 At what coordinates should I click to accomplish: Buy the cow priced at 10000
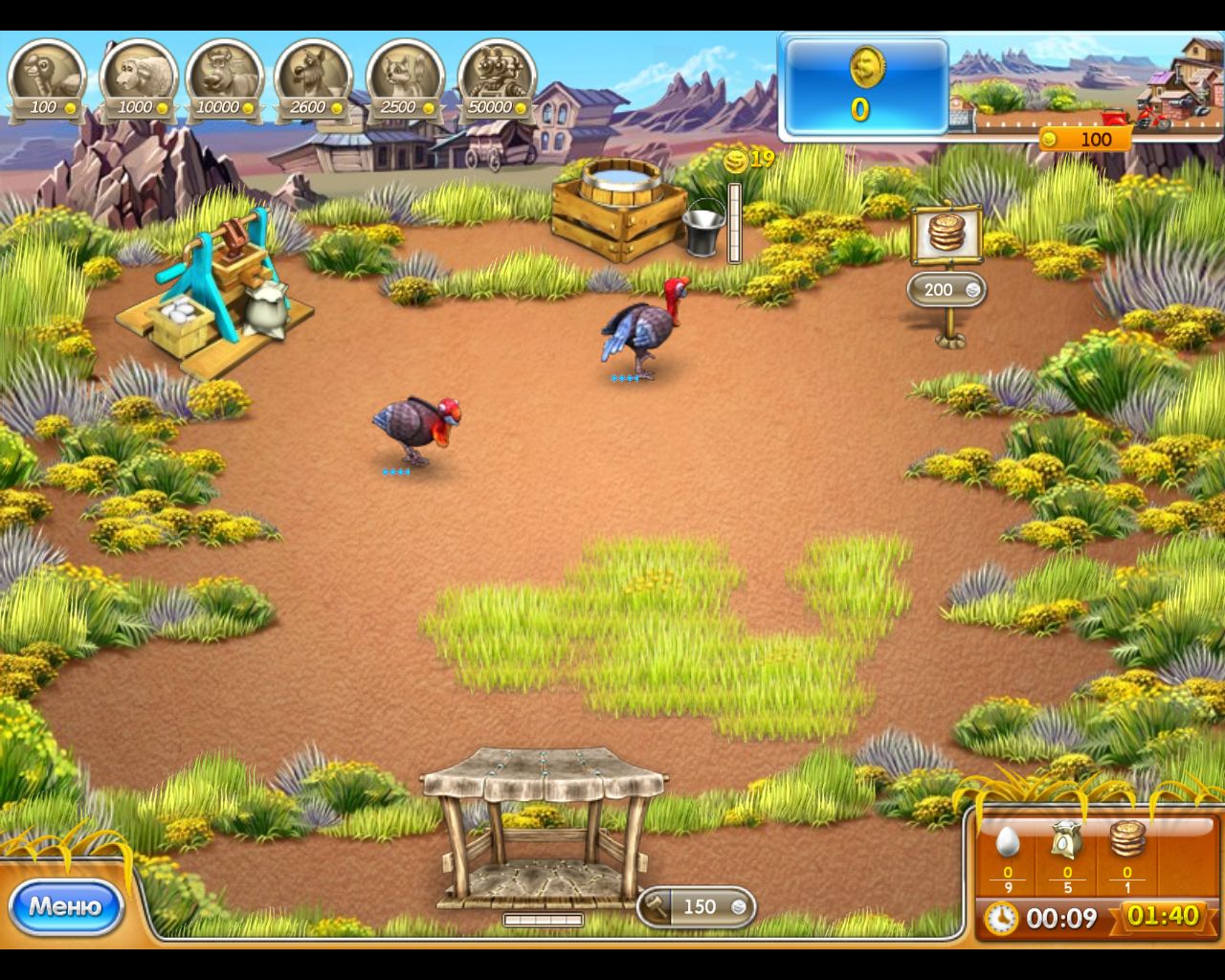click(x=224, y=72)
